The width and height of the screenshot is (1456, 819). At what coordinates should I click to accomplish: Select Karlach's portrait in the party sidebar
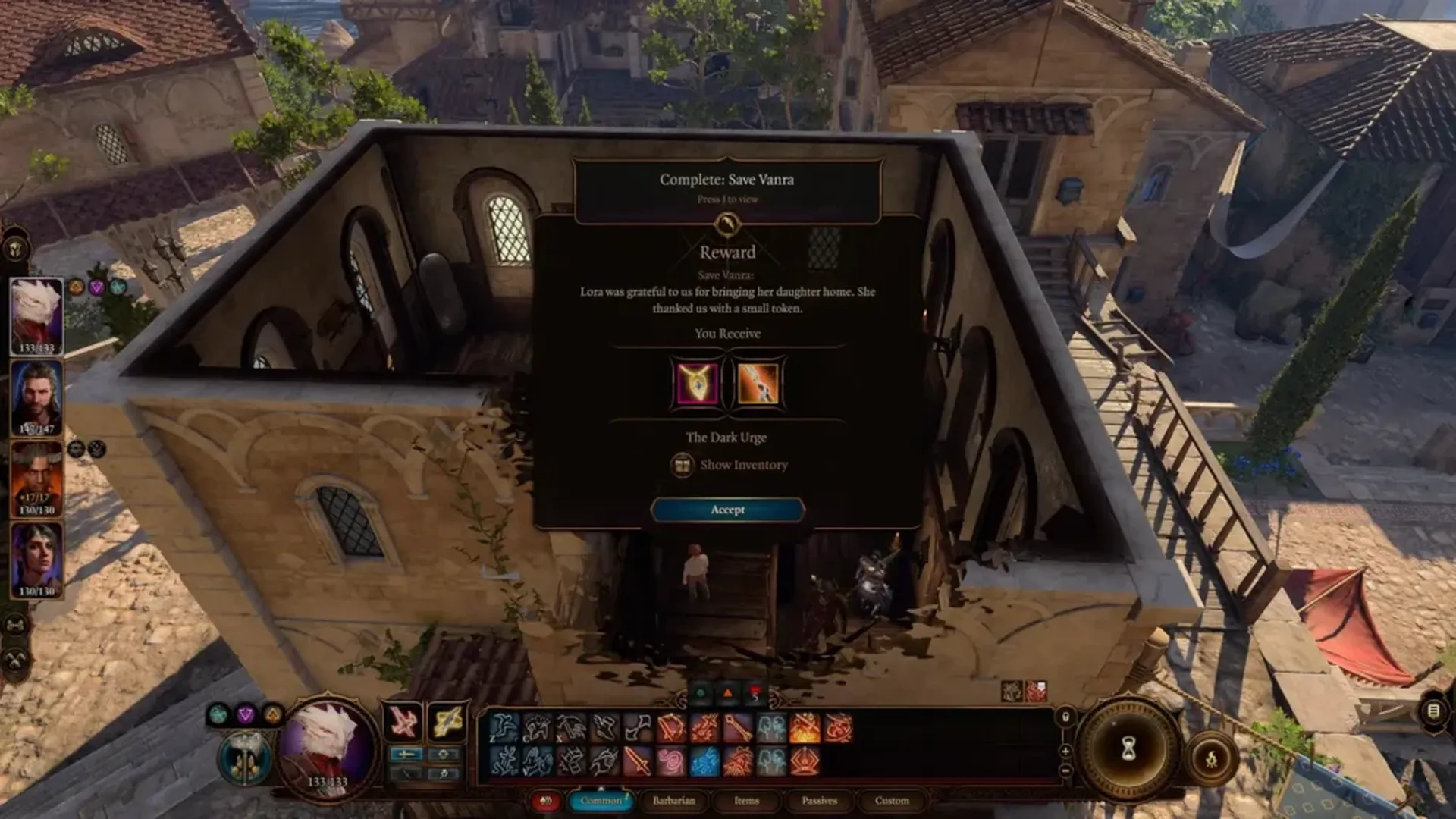coord(36,474)
